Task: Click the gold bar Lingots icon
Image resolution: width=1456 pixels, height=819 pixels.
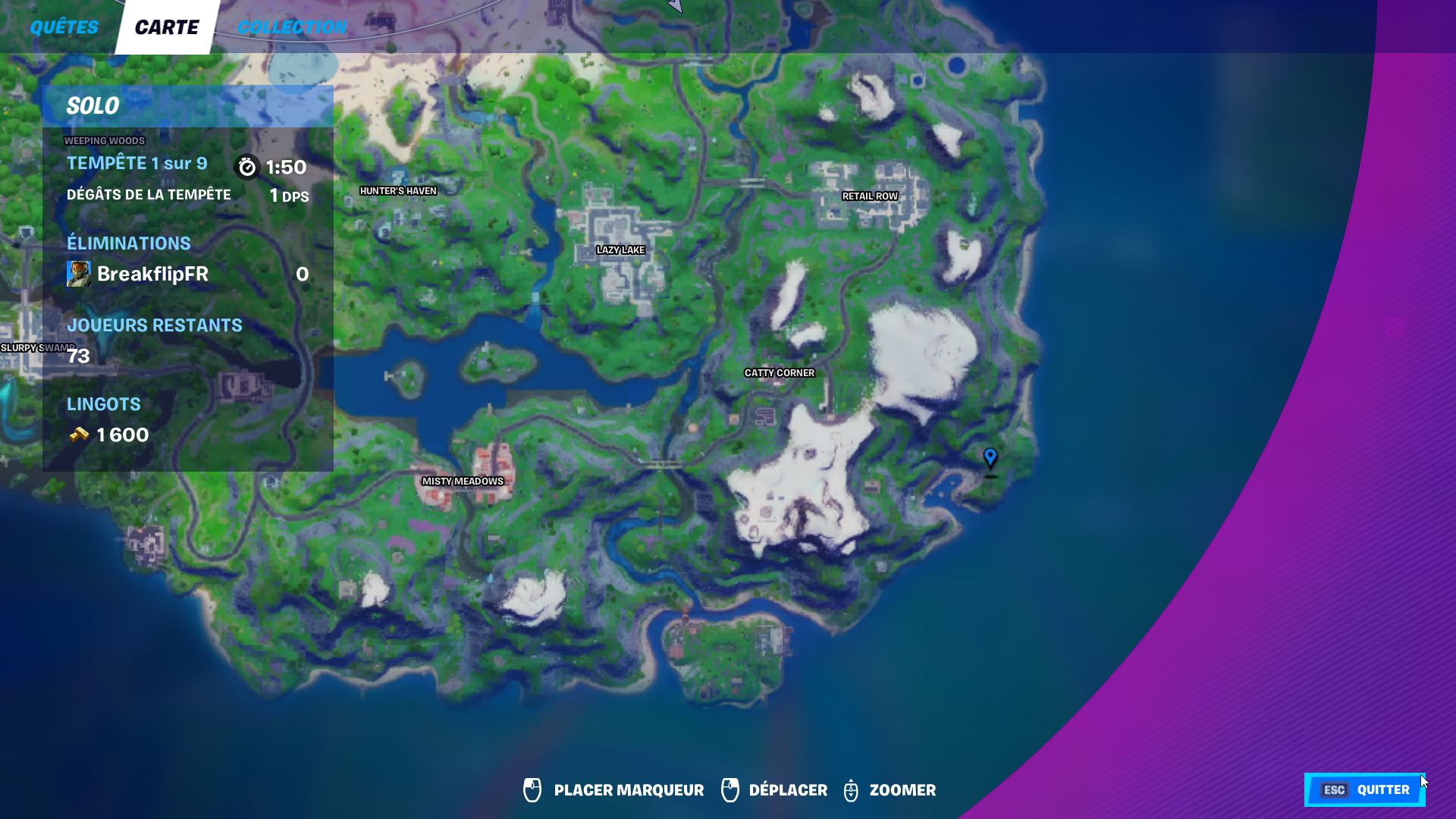Action: (x=77, y=435)
